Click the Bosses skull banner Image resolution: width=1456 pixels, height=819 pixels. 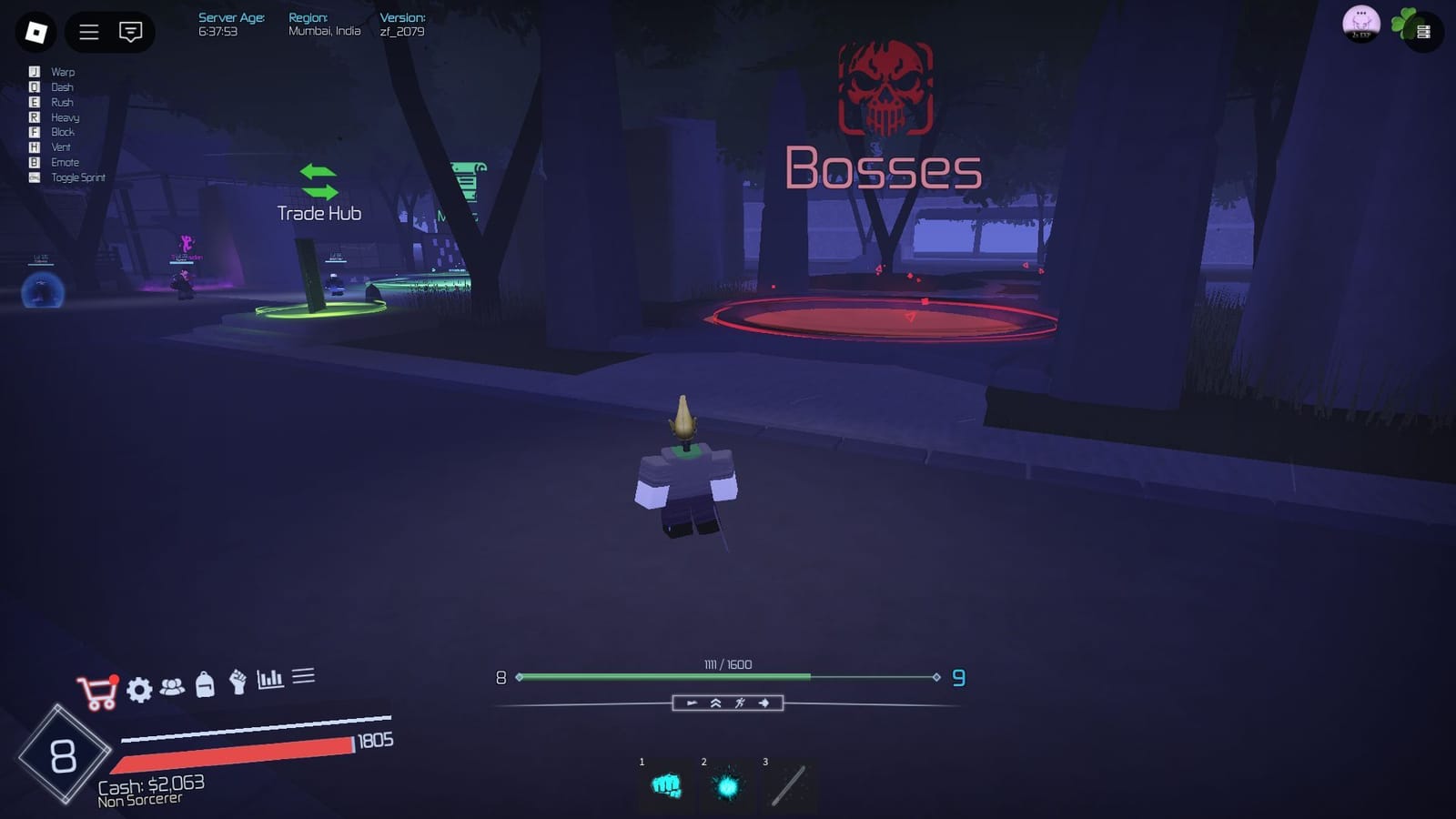[x=884, y=88]
